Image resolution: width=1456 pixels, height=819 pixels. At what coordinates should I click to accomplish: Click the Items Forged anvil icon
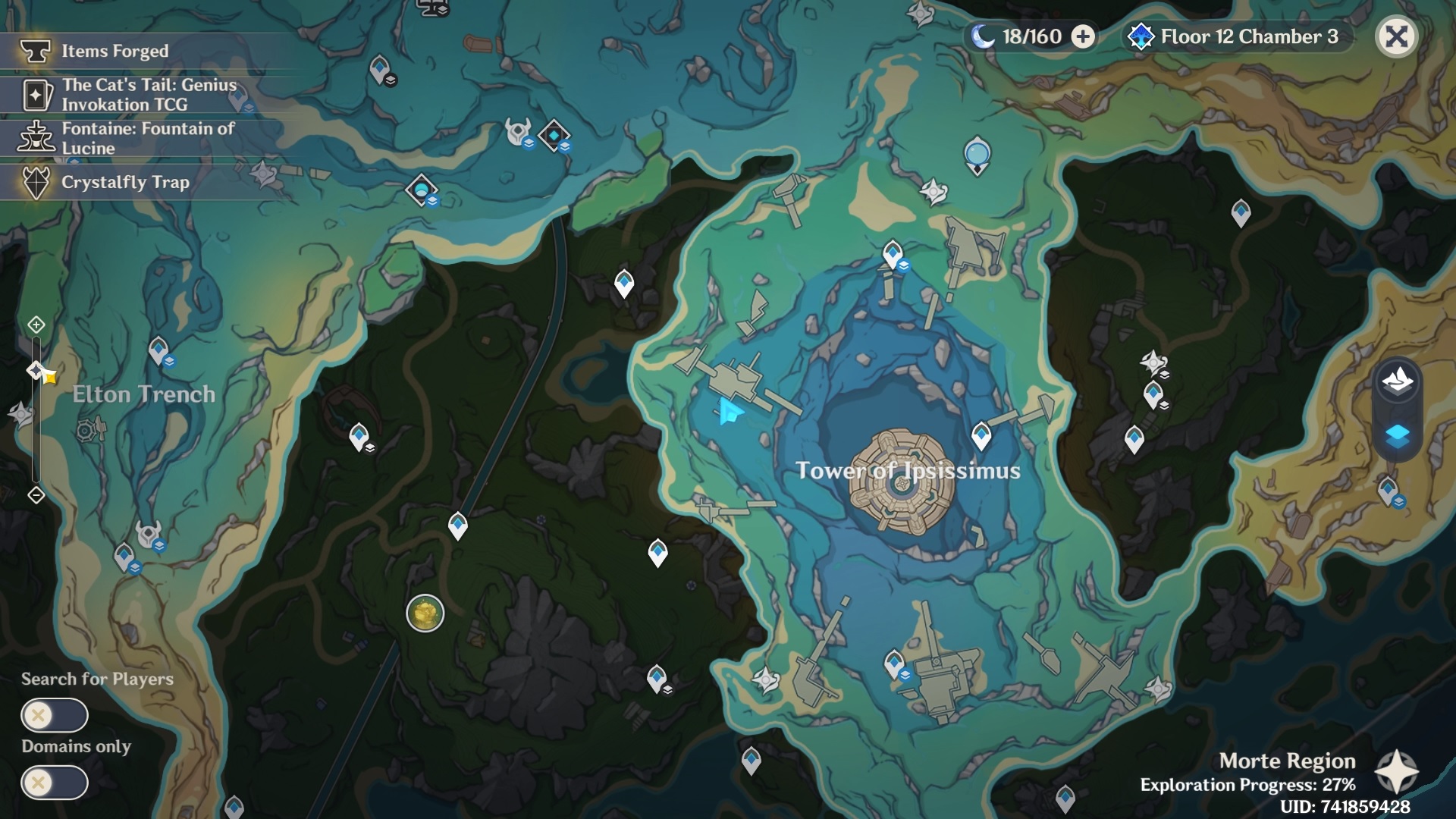[34, 51]
